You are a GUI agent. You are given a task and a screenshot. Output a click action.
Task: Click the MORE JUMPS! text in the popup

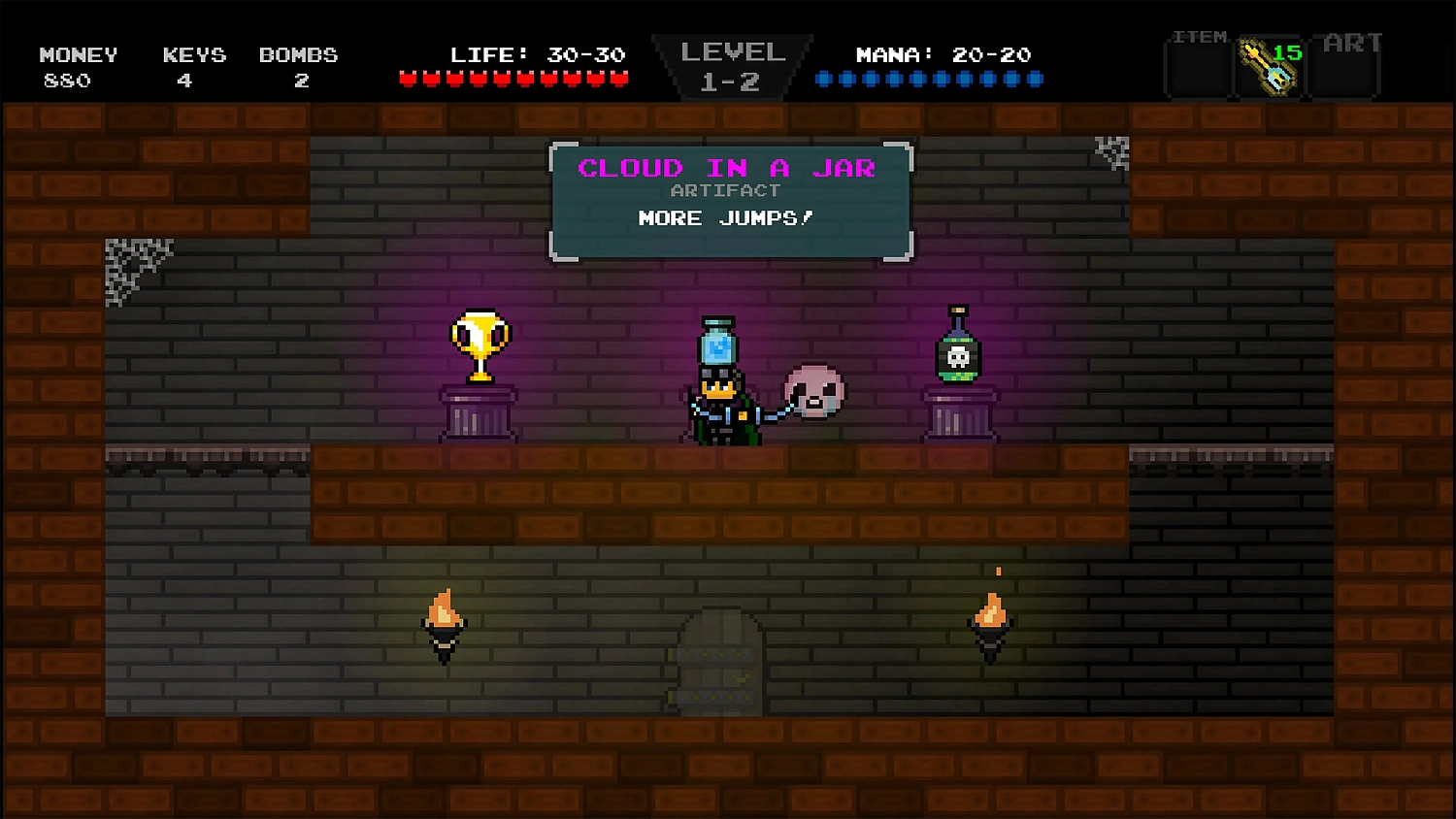point(725,217)
